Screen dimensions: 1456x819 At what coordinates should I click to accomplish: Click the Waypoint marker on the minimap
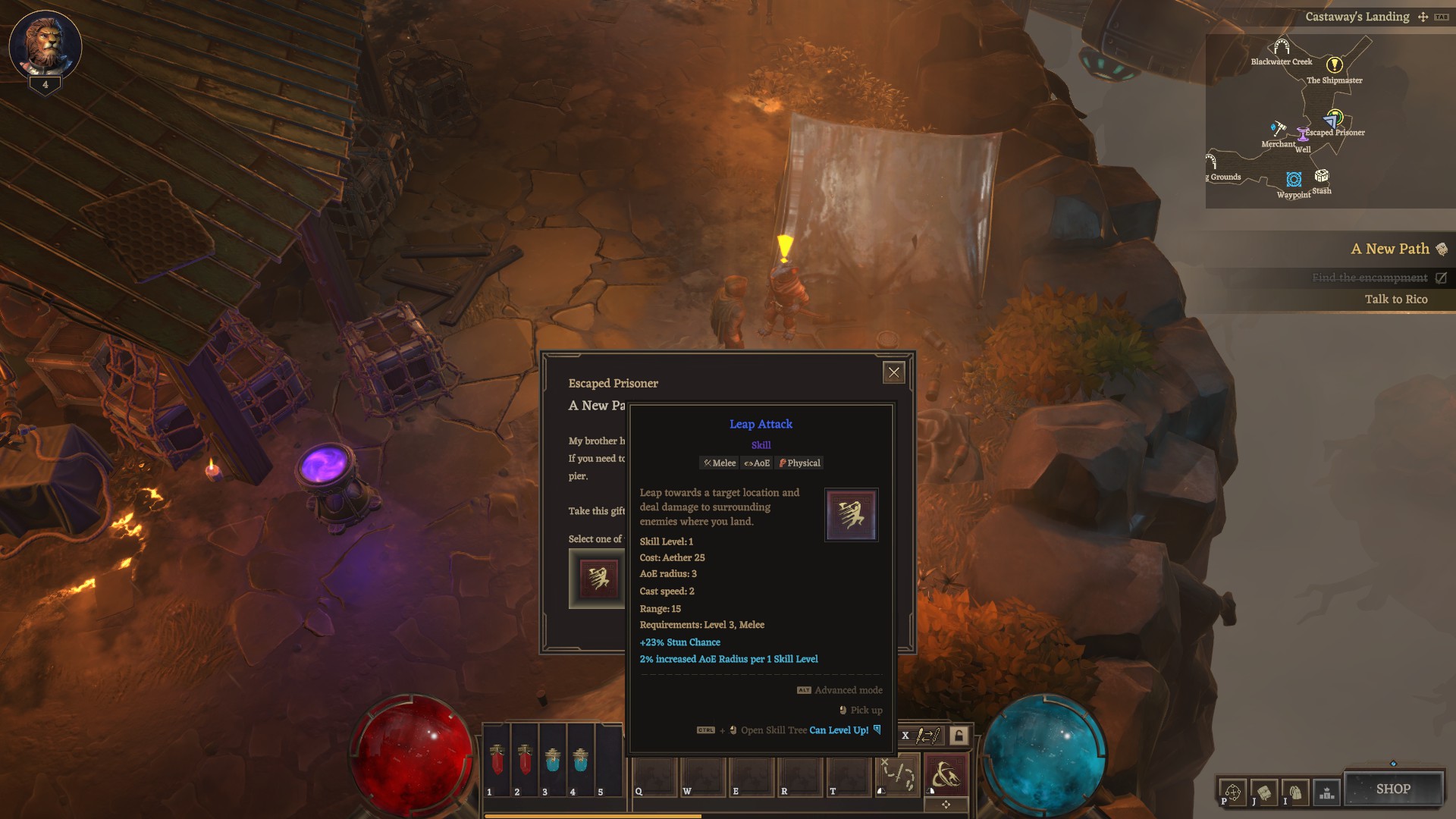click(1294, 180)
